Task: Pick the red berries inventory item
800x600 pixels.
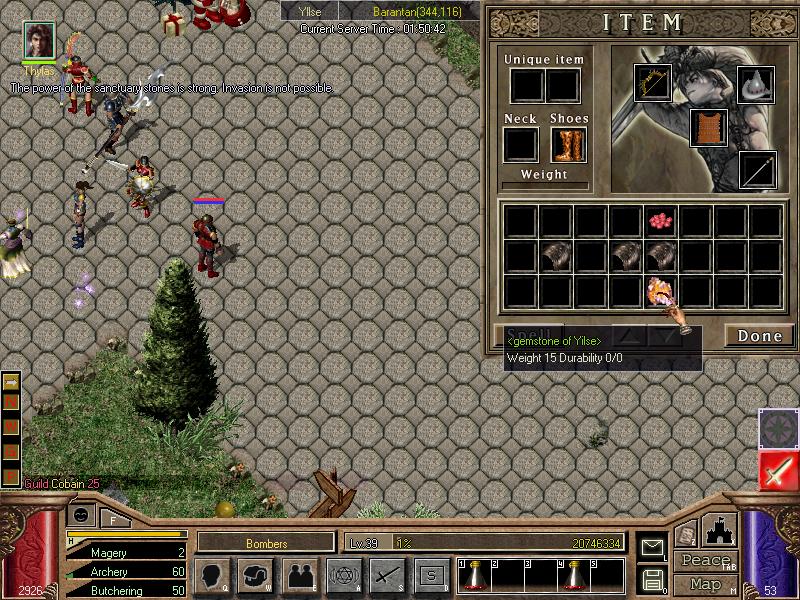Action: point(658,220)
